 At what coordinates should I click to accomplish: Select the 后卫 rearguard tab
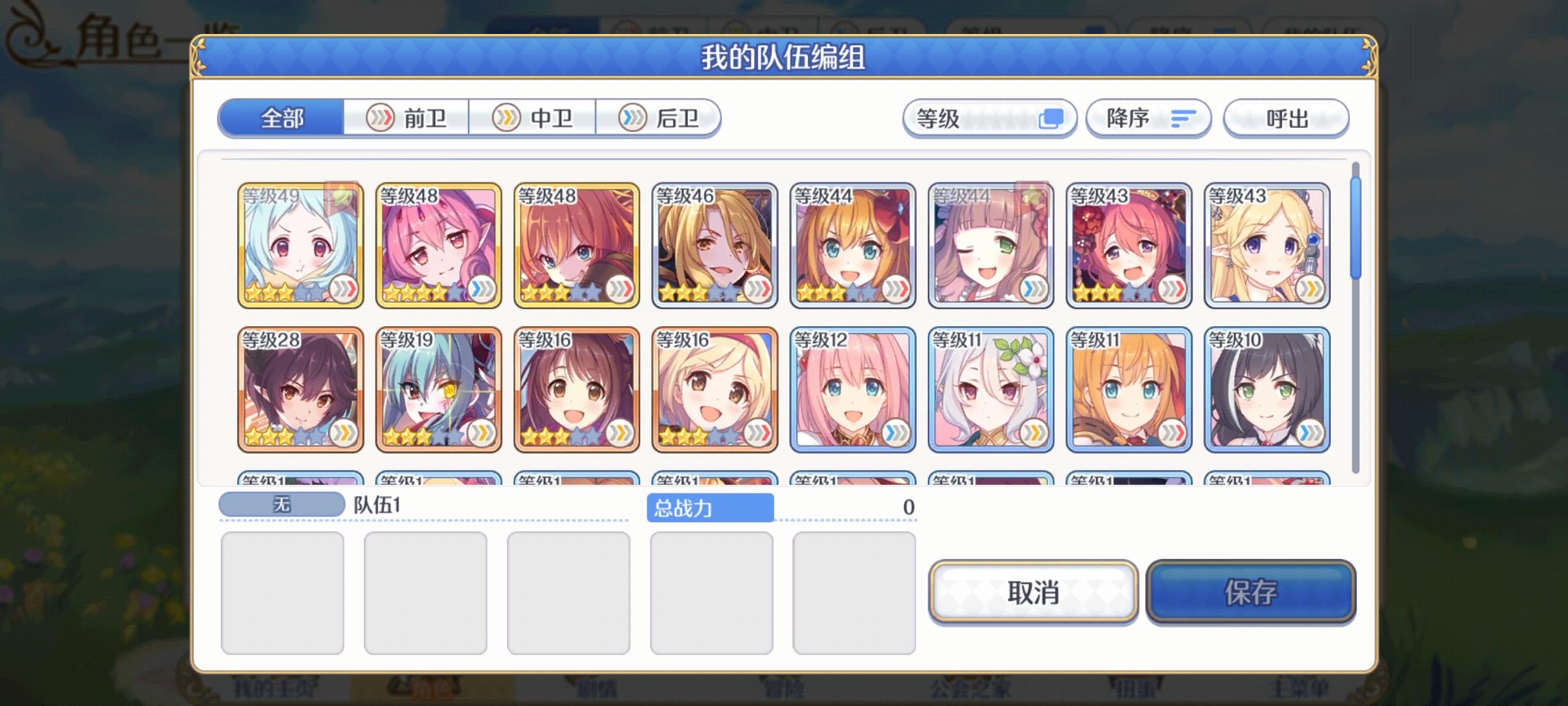click(x=660, y=118)
